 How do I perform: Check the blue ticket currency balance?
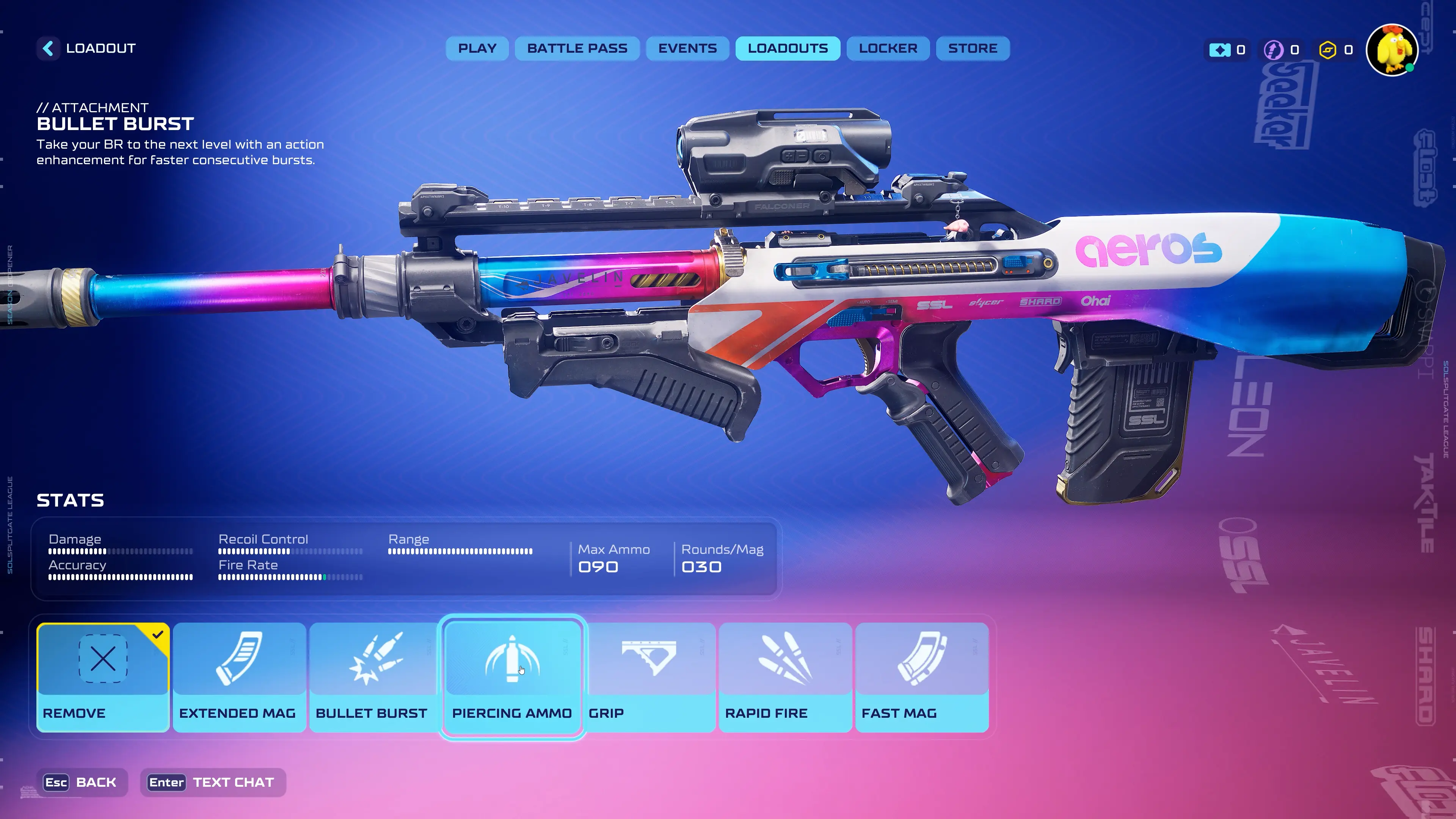point(1227,50)
